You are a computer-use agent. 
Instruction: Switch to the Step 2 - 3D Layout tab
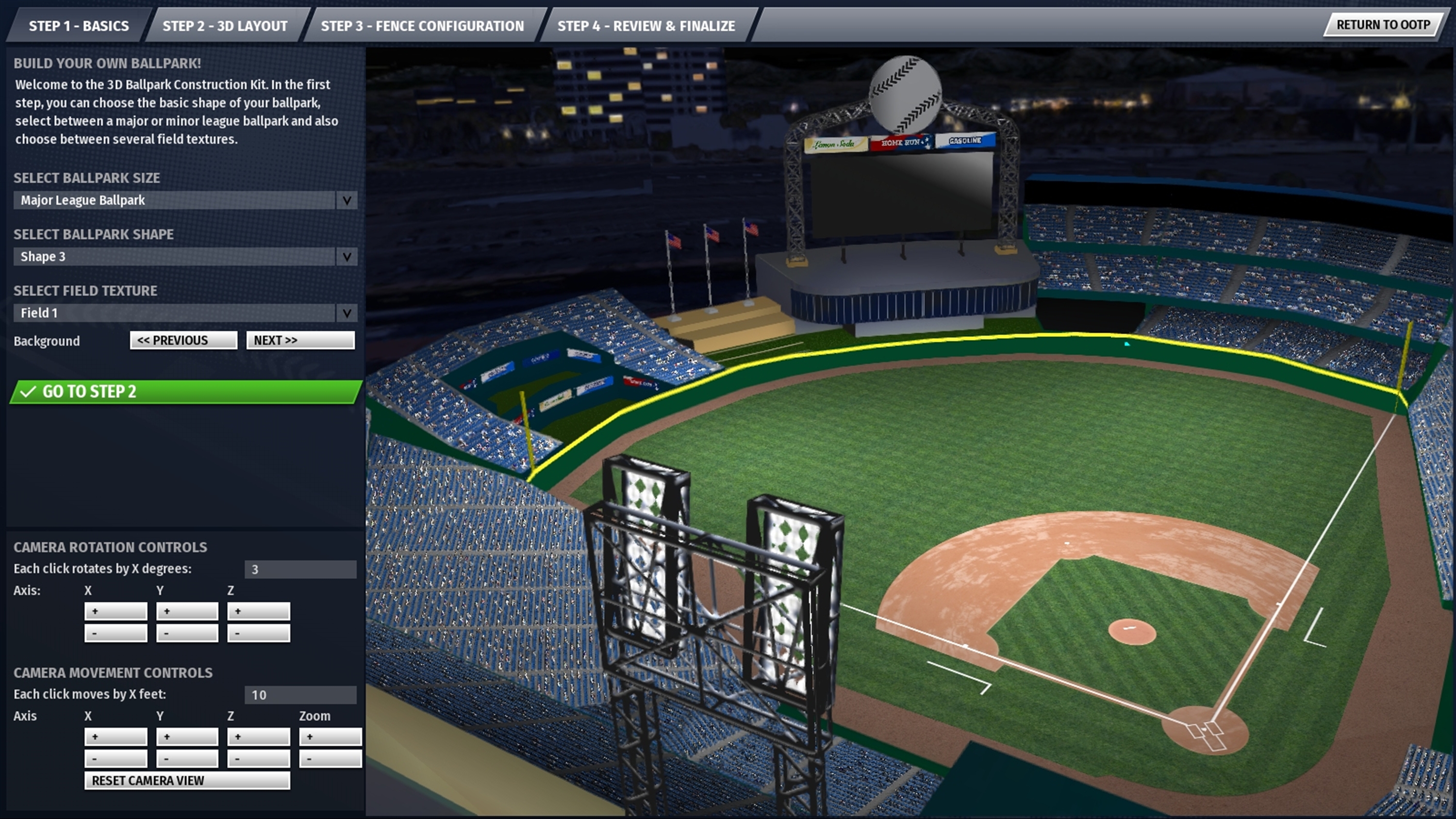coord(224,26)
